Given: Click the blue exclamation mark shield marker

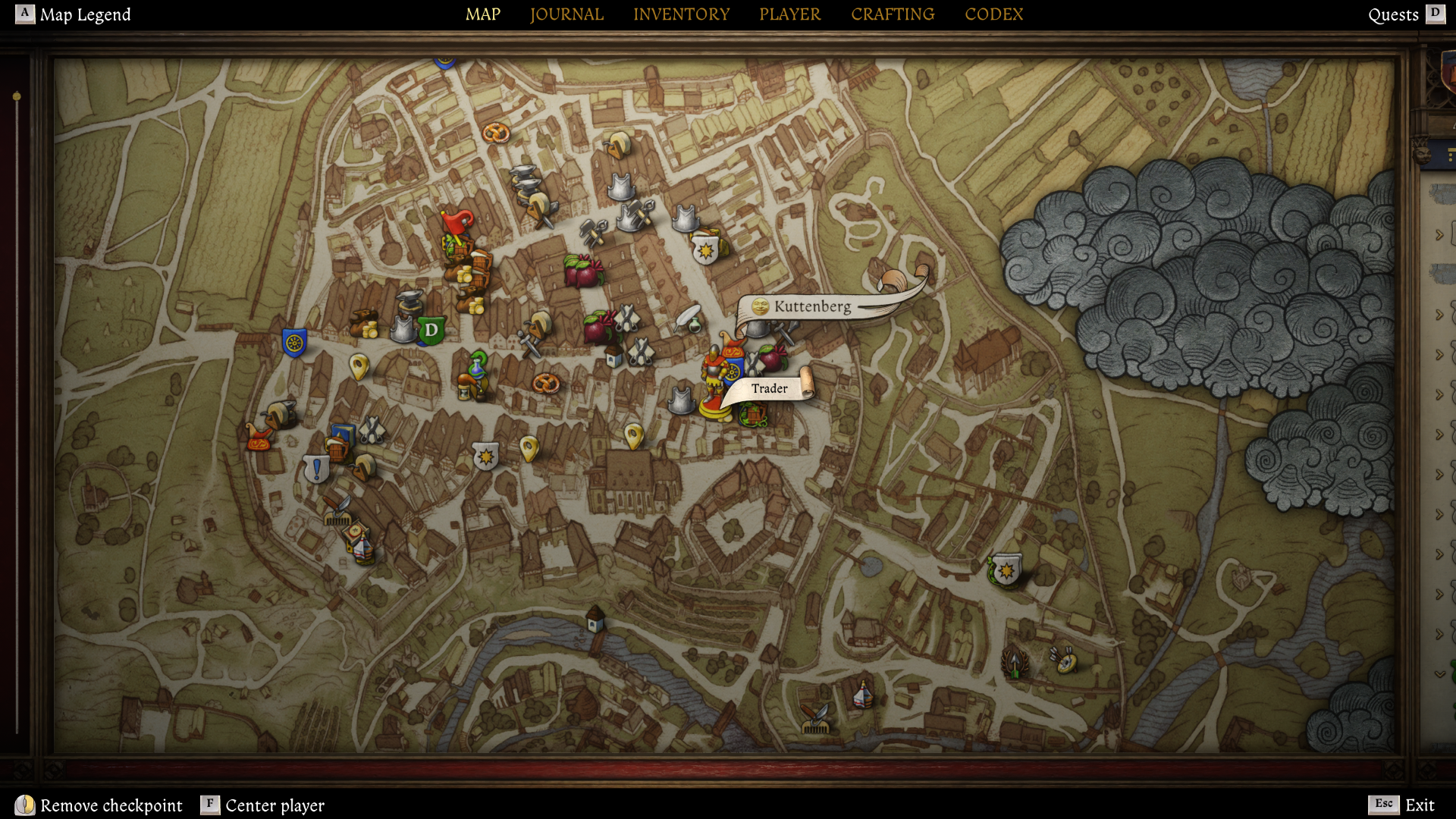Looking at the screenshot, I should point(316,469).
